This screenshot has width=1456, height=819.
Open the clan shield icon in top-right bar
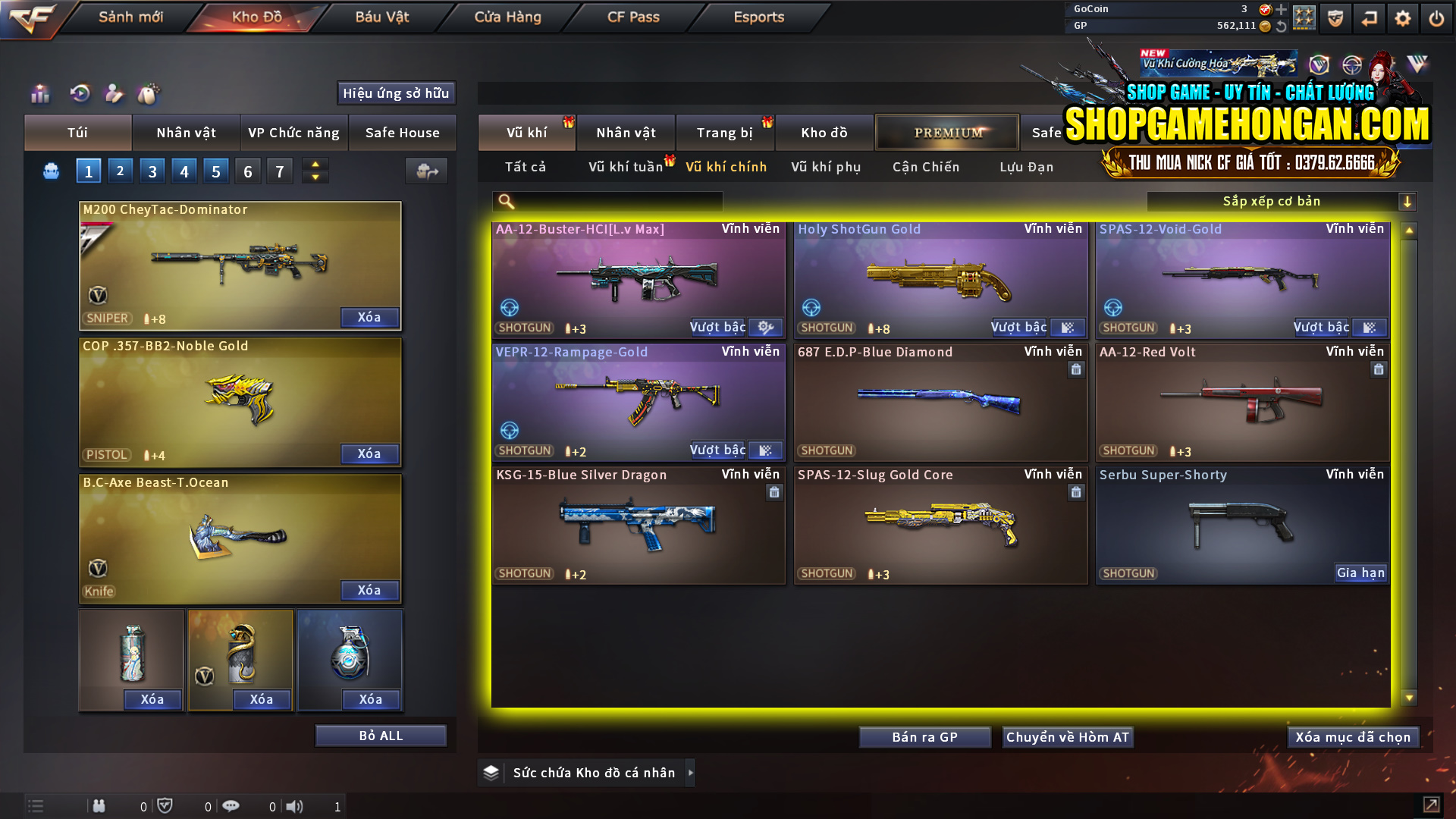pos(1335,18)
